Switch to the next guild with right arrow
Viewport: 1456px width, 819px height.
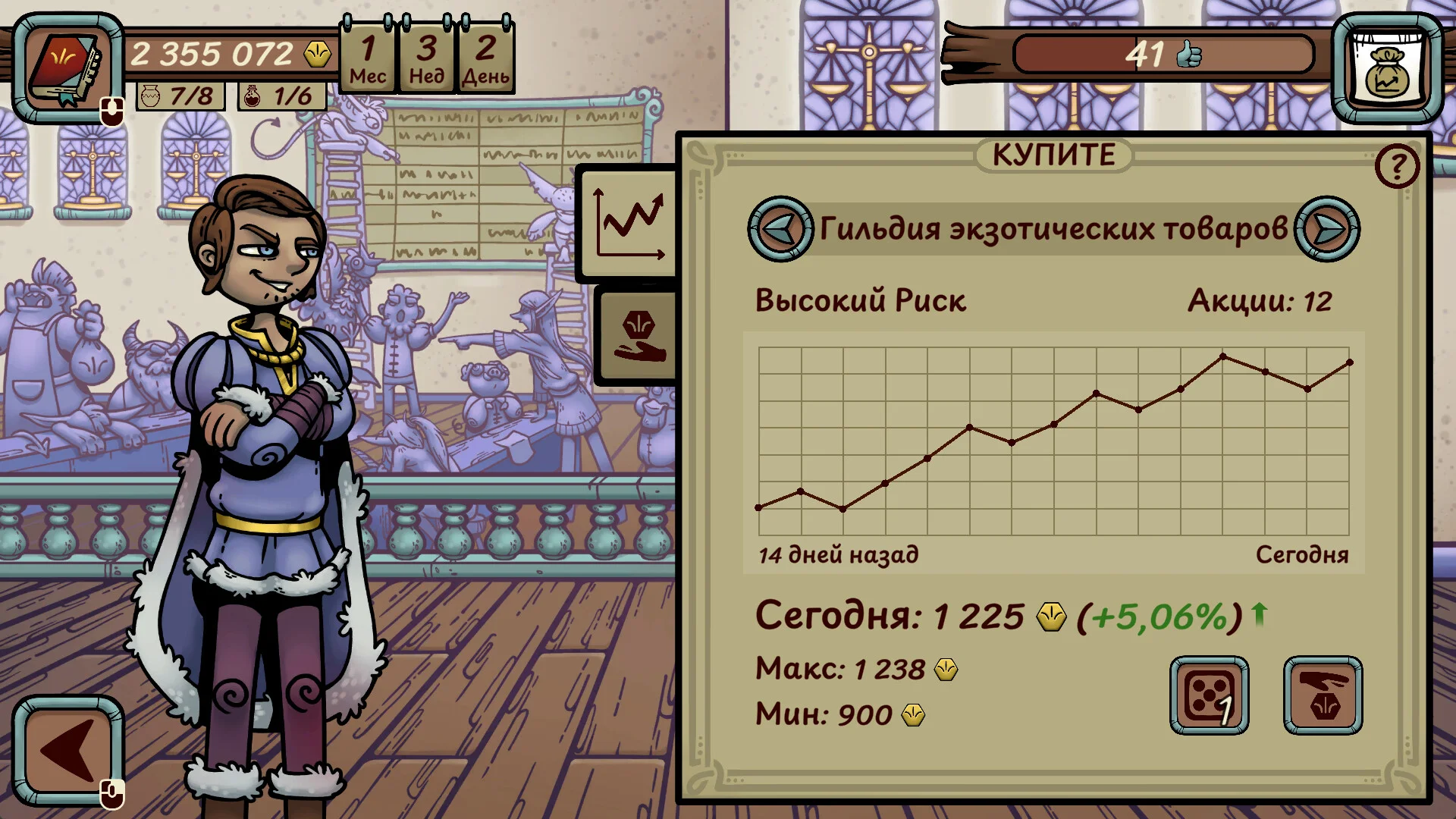[x=1326, y=229]
